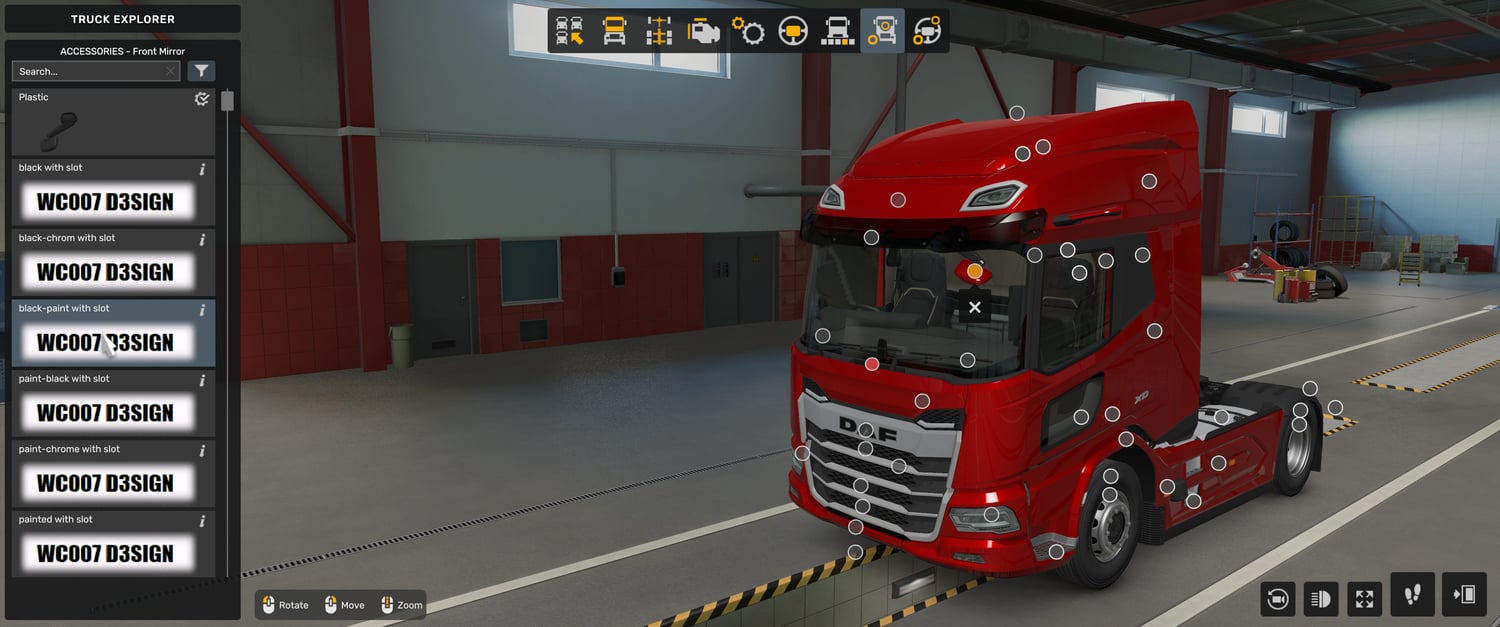Open the transmission gears category
1500x627 pixels.
click(748, 31)
